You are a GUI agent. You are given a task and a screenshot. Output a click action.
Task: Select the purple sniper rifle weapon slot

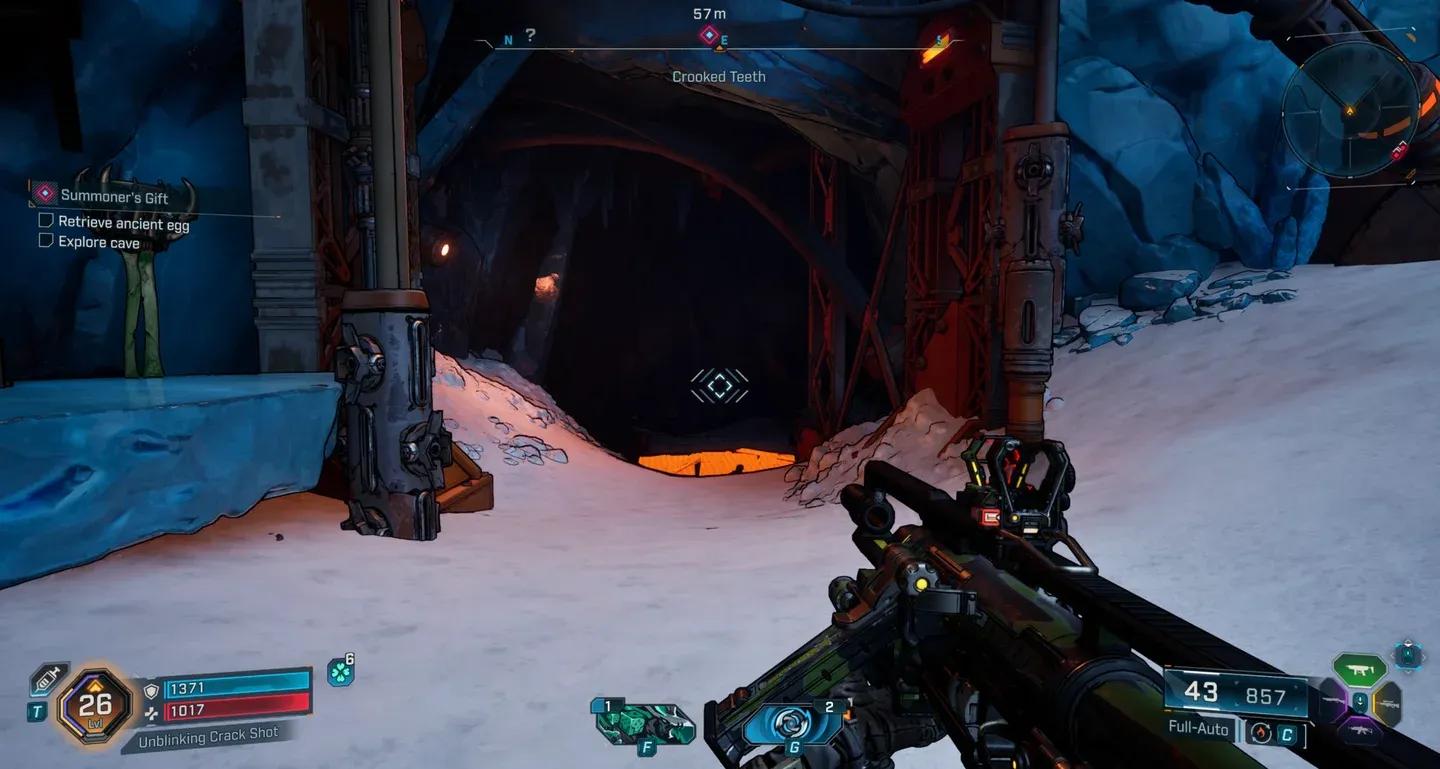(x=1332, y=700)
